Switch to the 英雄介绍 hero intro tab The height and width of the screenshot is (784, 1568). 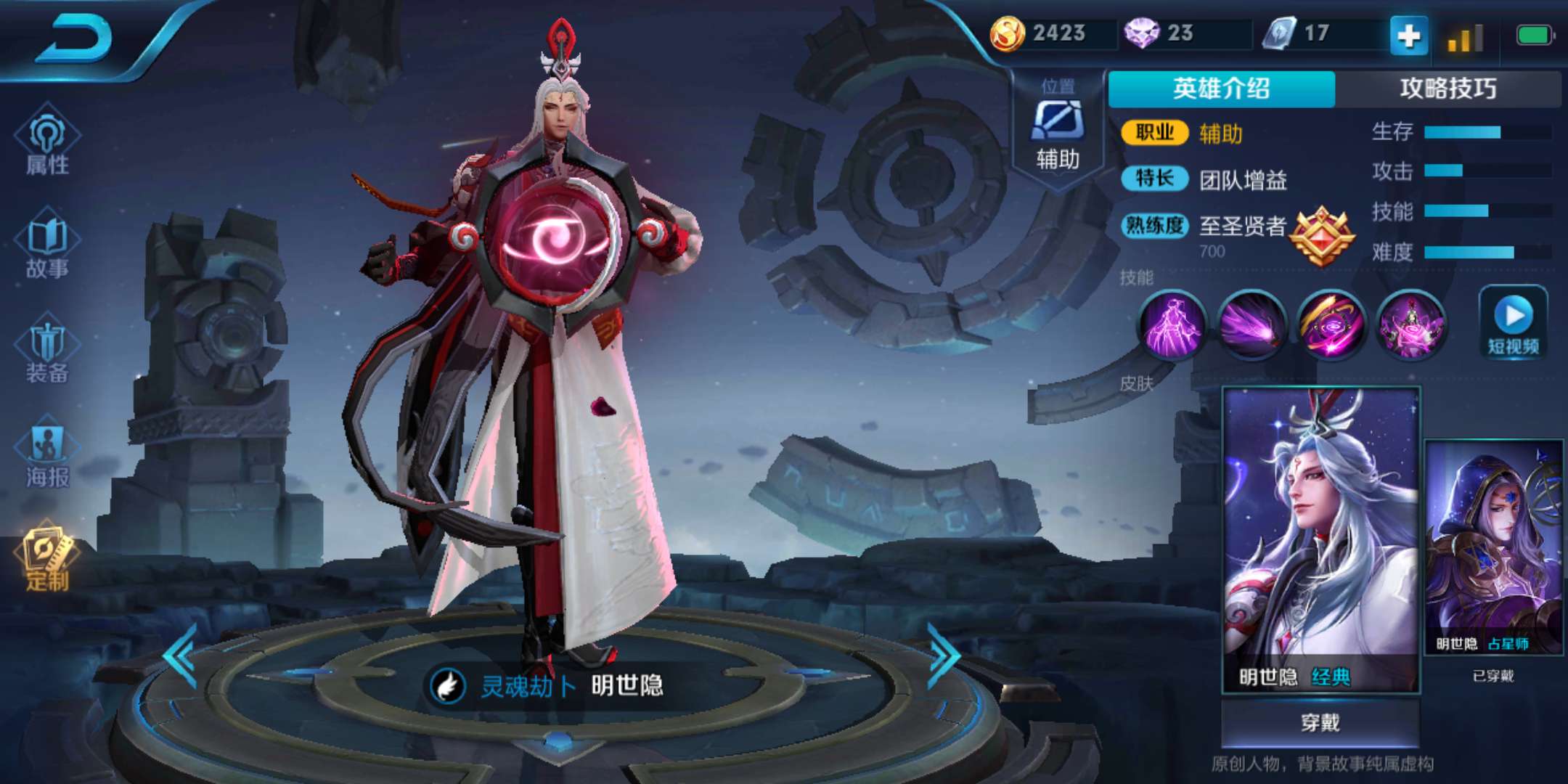point(1221,89)
